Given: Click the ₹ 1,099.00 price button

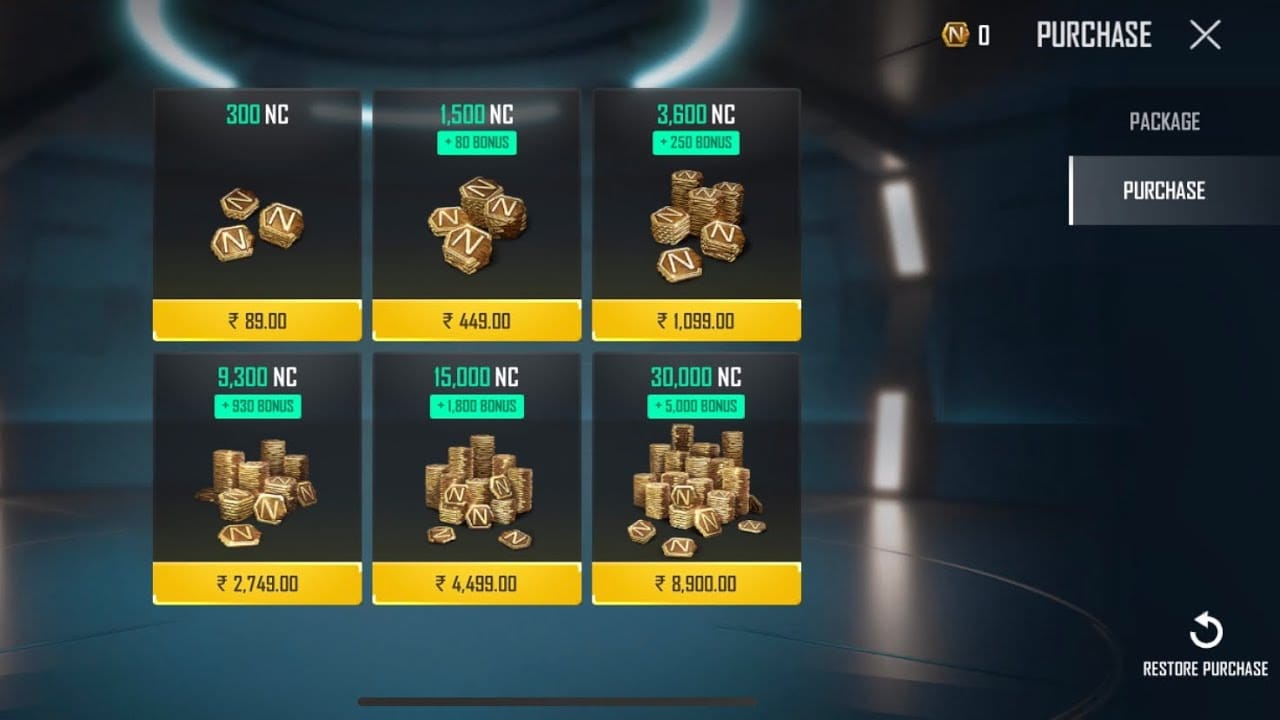Looking at the screenshot, I should coord(696,321).
